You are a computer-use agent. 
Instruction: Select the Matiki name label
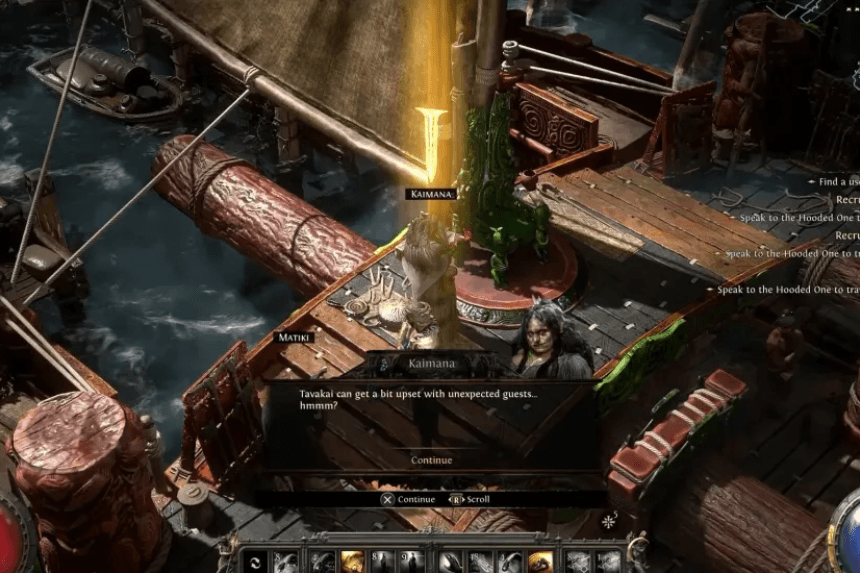pos(294,338)
